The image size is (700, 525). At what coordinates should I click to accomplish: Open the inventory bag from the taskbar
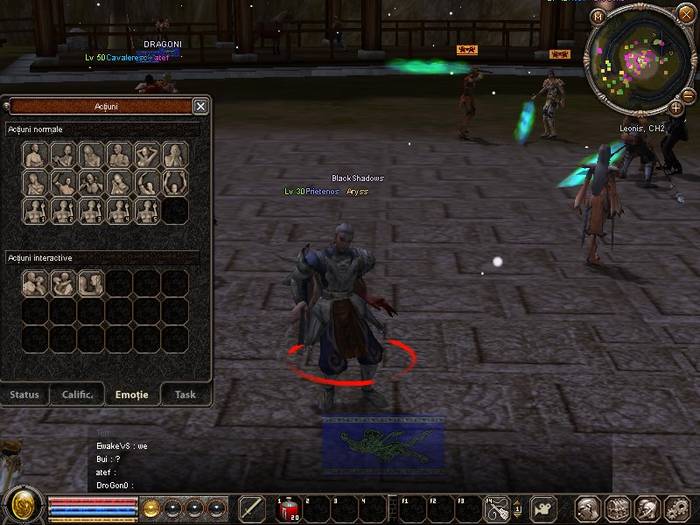click(x=618, y=508)
